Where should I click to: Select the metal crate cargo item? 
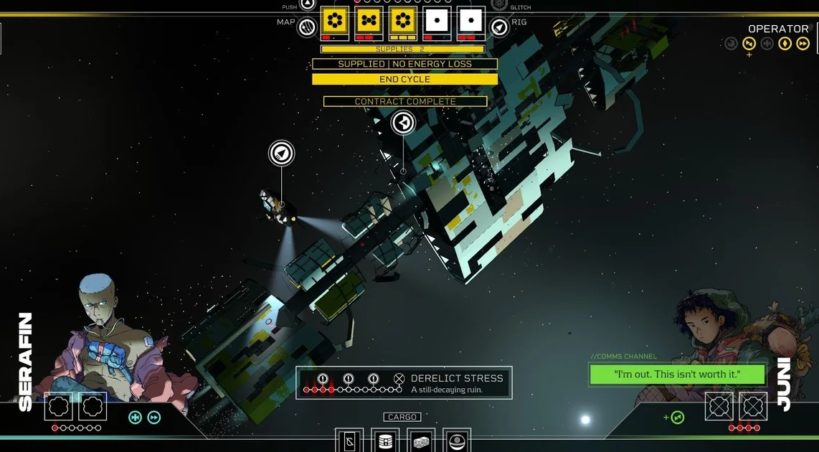point(421,440)
